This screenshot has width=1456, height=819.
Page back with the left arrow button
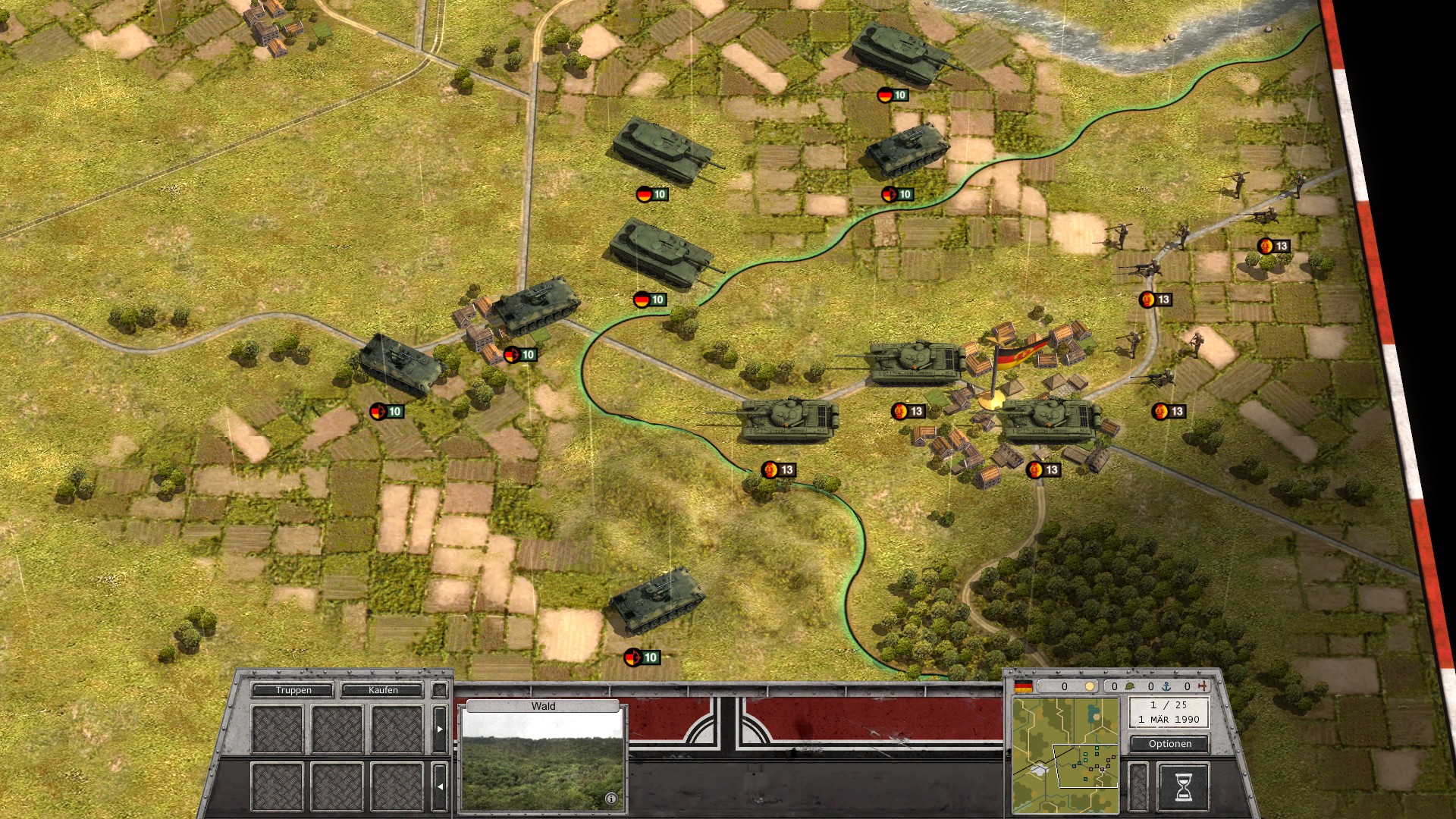pos(439,786)
